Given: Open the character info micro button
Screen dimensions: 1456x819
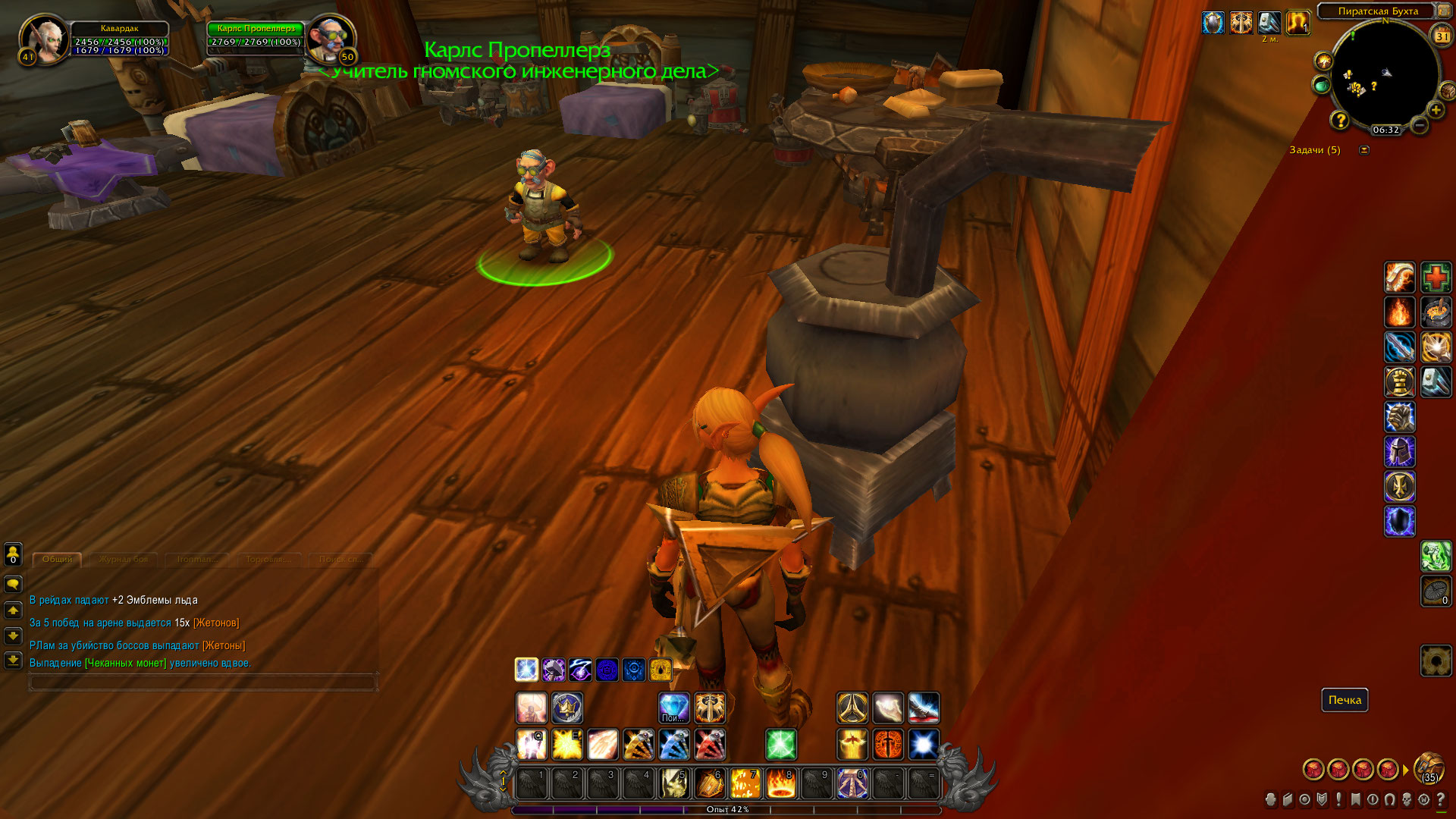Looking at the screenshot, I should (1271, 800).
